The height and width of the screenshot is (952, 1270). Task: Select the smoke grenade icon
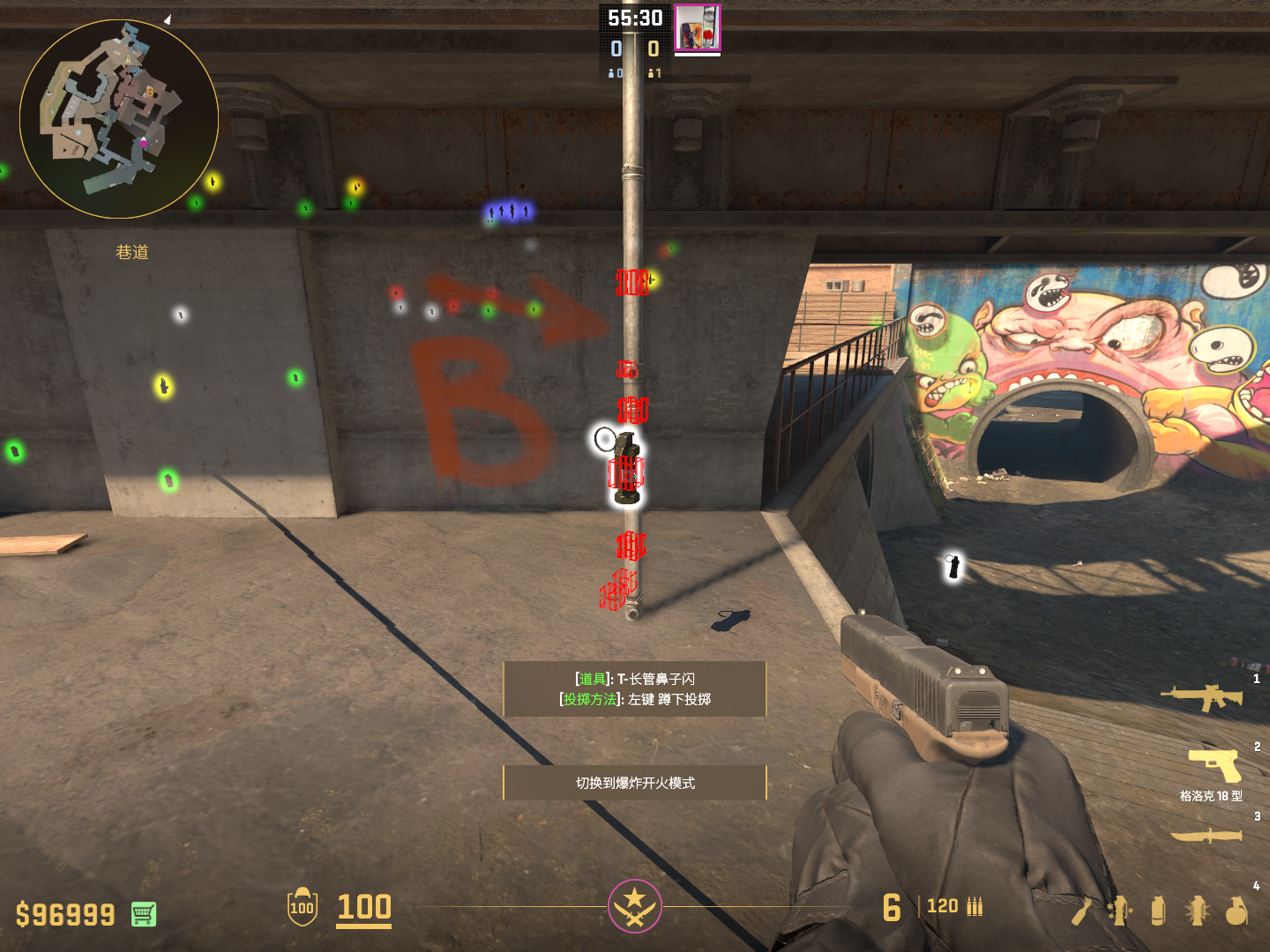[x=1158, y=911]
